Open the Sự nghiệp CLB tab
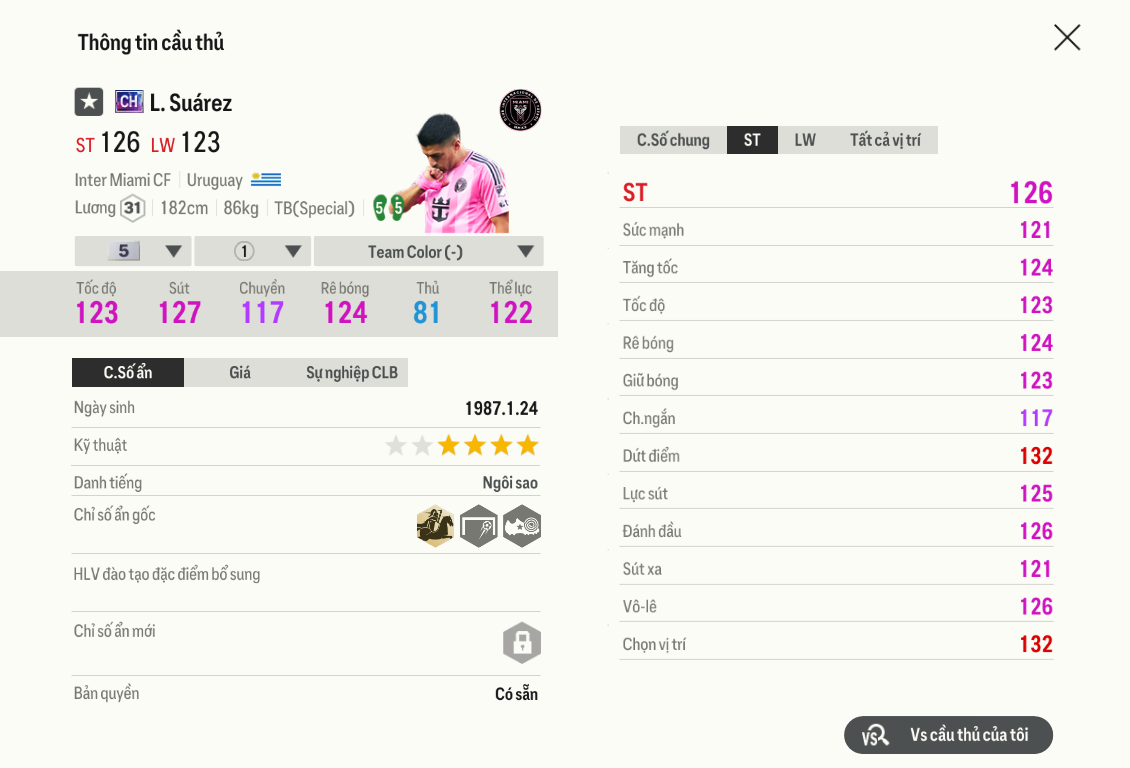1130x768 pixels. 352,373
